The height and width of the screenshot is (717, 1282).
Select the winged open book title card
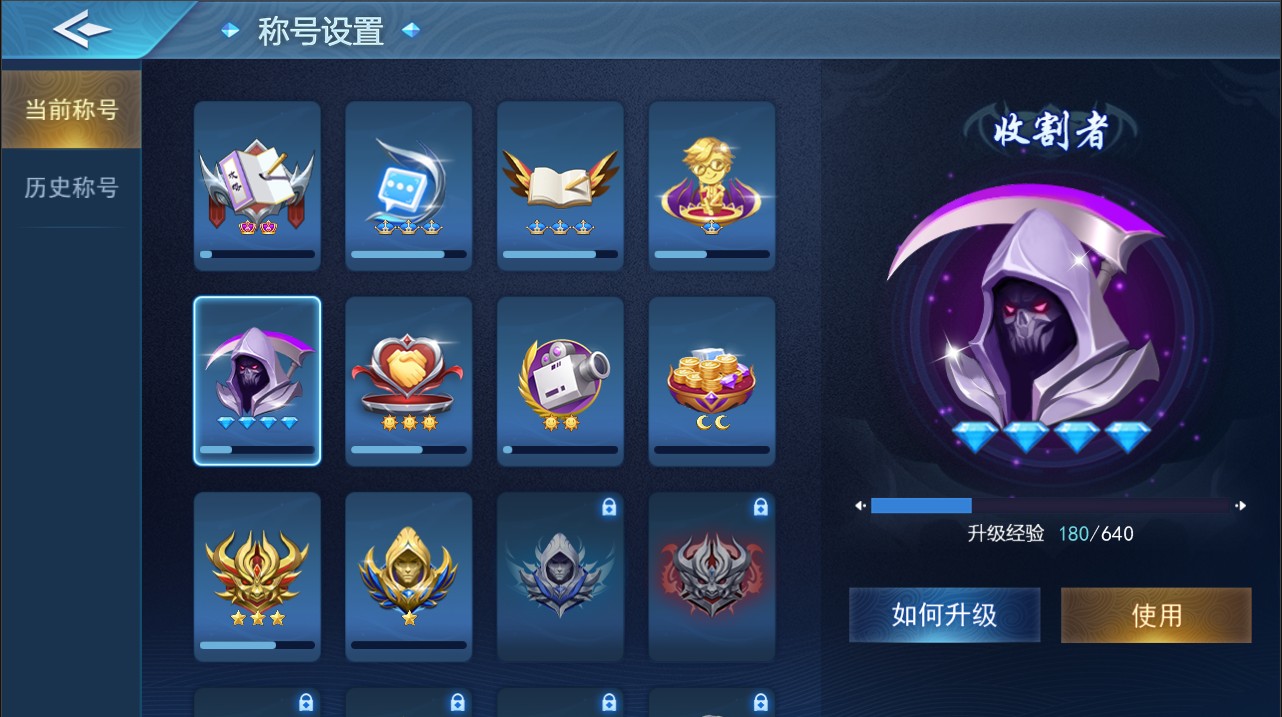560,186
